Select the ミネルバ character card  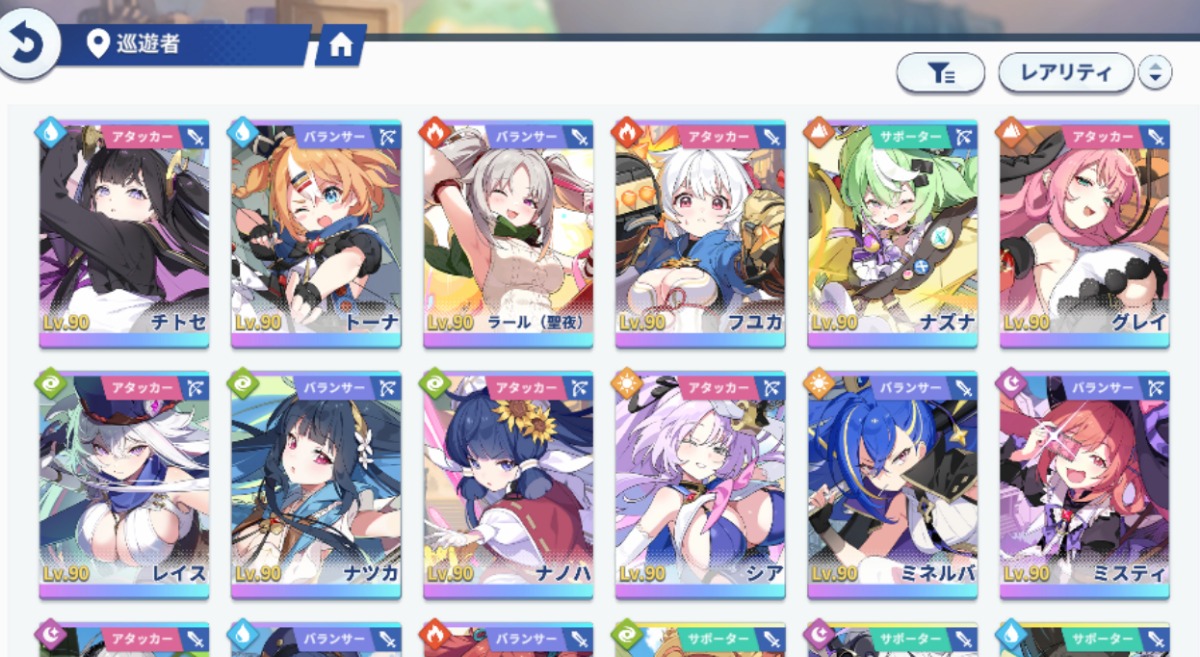[x=892, y=486]
